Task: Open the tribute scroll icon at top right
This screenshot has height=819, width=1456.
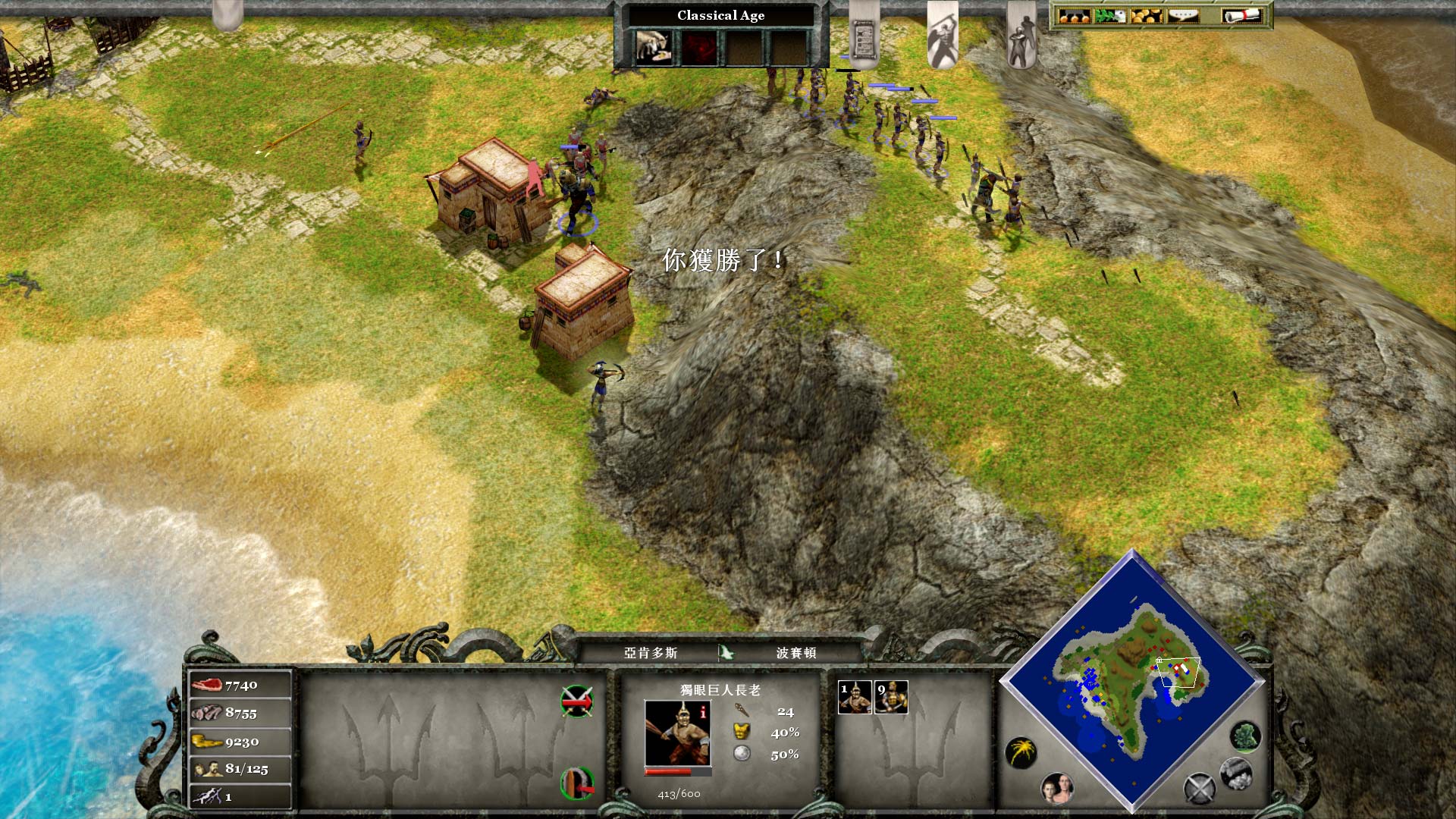Action: click(x=1241, y=15)
